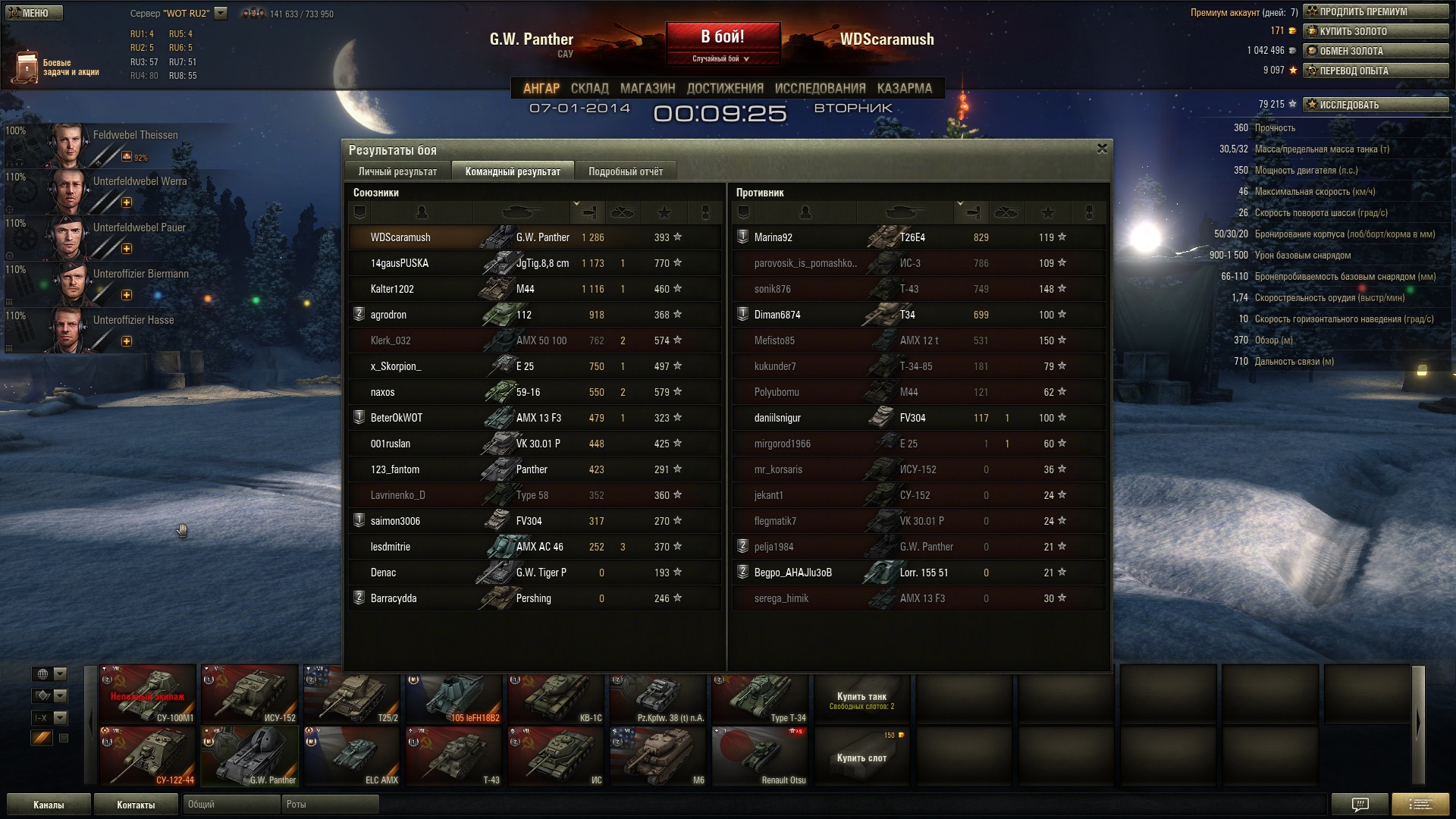Choose the ELC AMX tank slot
This screenshot has height=819, width=1456.
tap(352, 756)
